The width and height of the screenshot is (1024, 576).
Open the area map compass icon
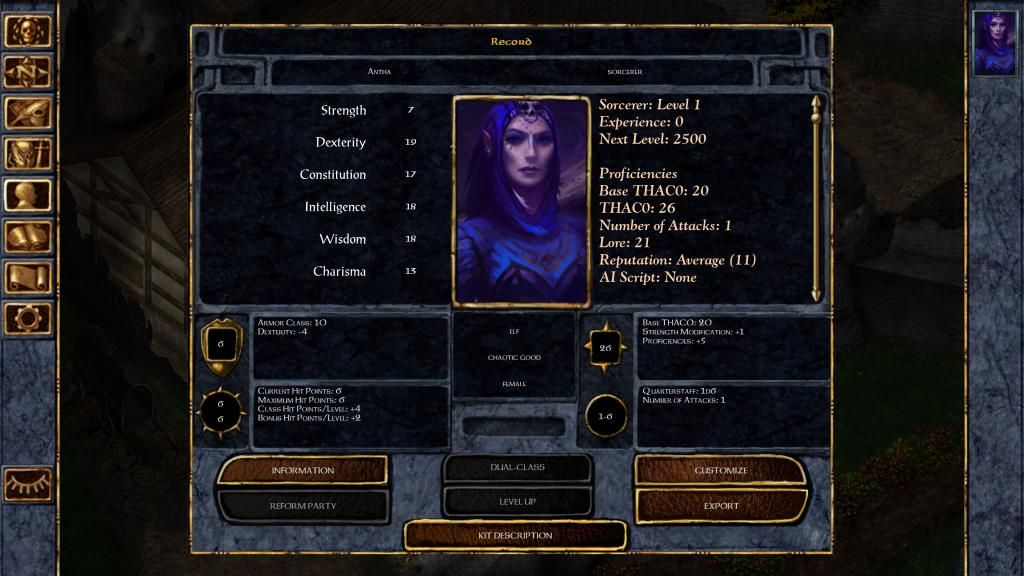28,72
